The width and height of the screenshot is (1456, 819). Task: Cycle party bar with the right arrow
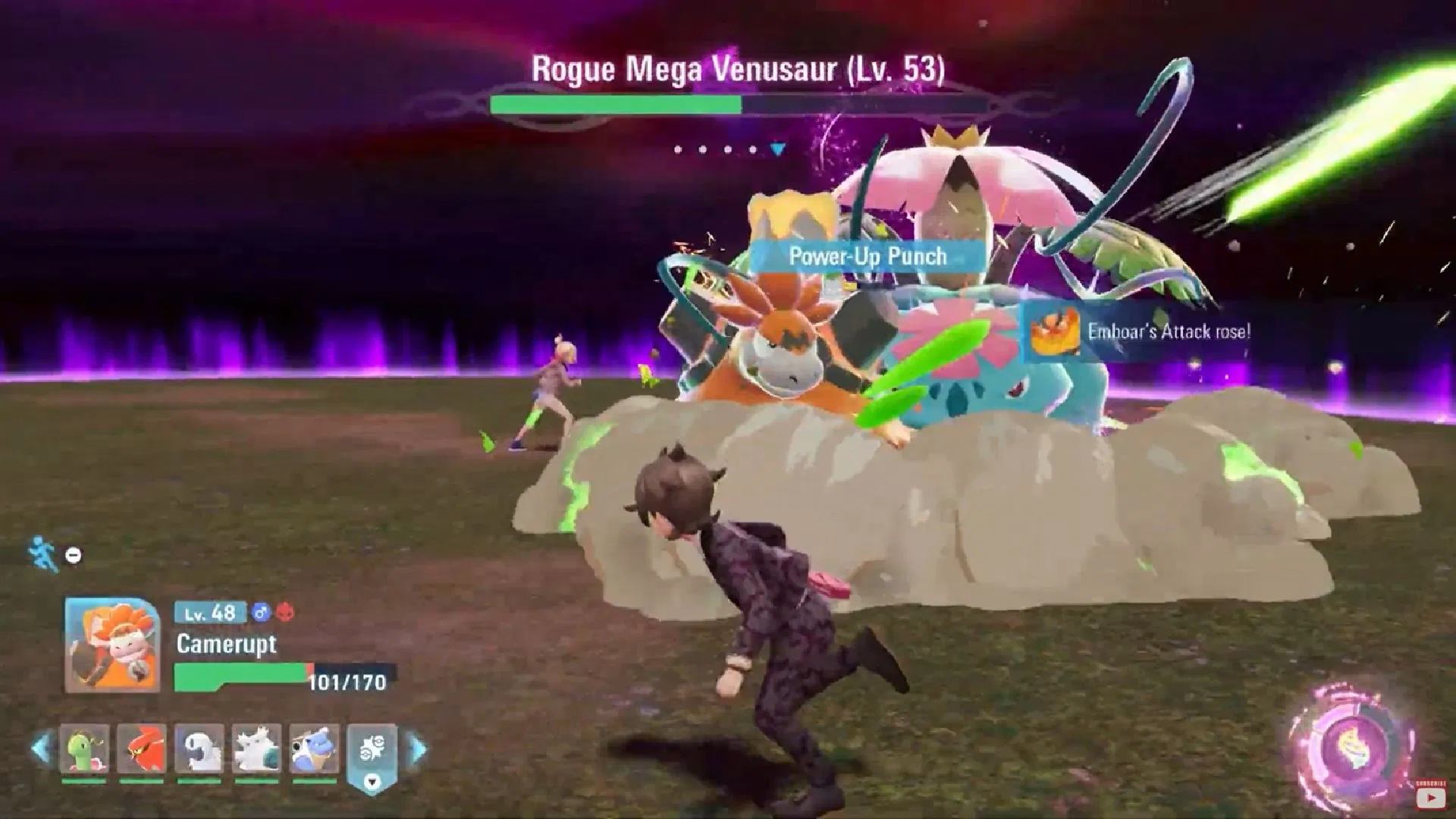[x=418, y=748]
